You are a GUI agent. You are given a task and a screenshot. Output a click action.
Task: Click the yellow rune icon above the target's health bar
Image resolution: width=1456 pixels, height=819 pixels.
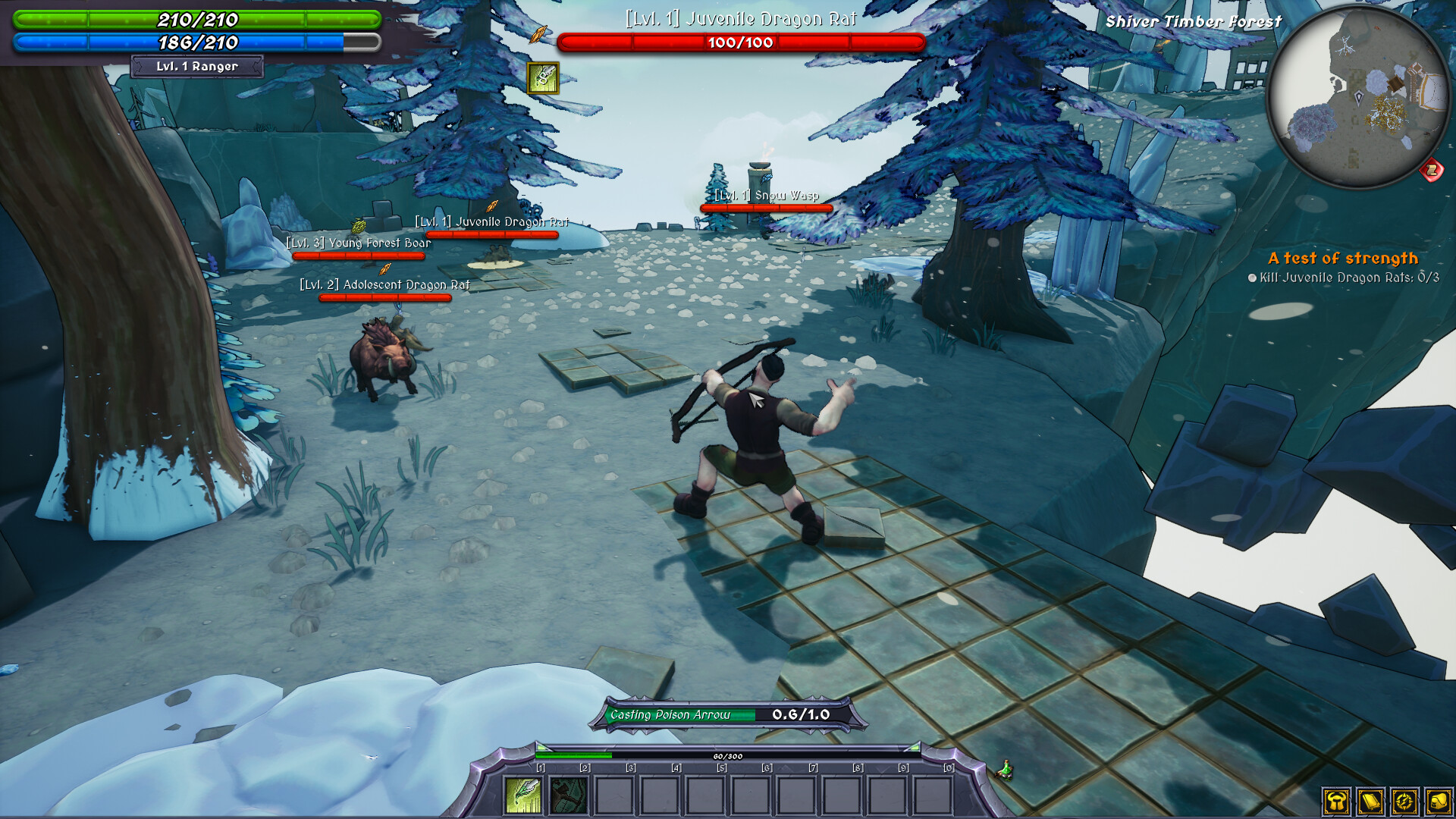[544, 79]
